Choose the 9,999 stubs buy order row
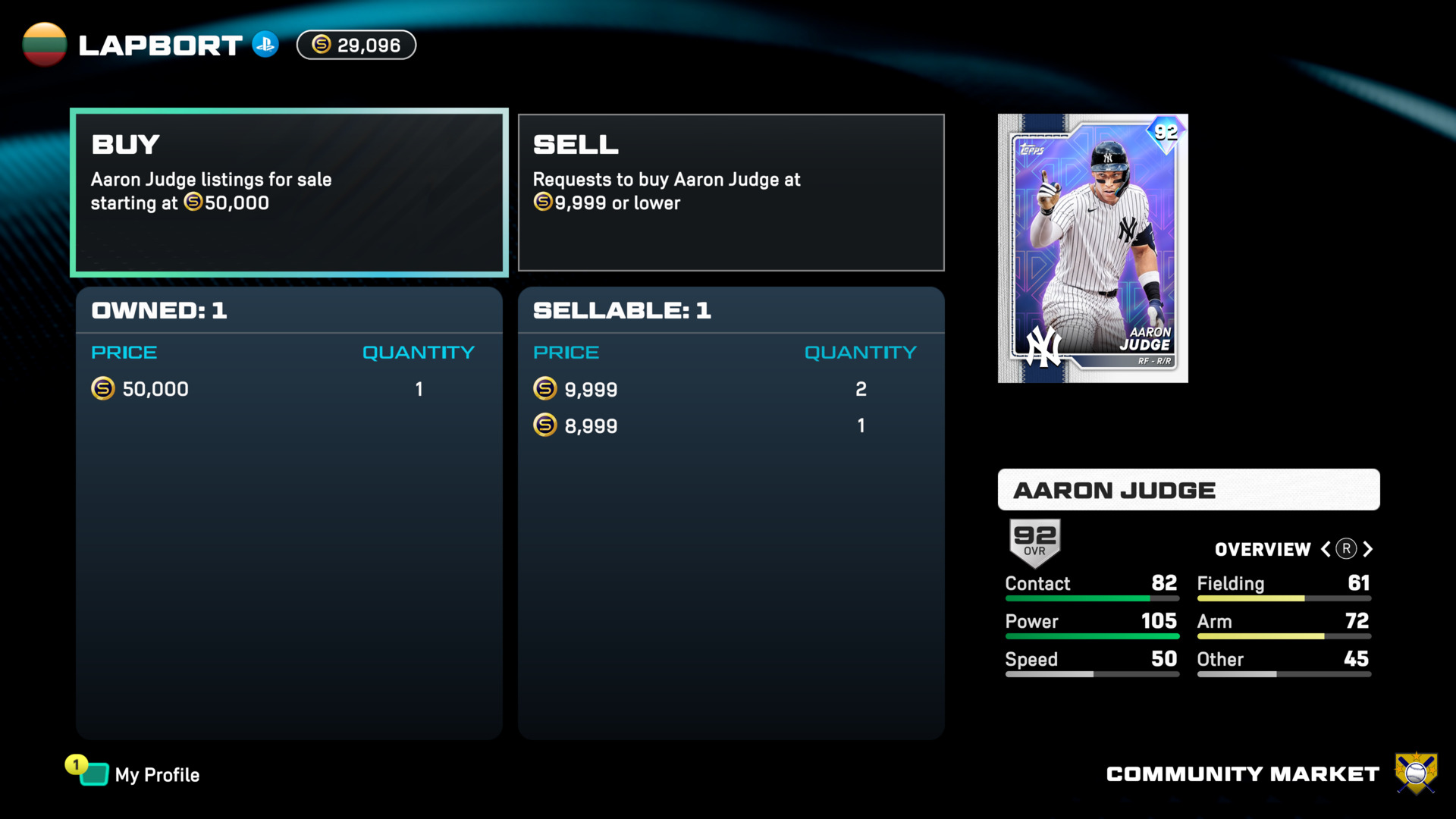The image size is (1456, 819). click(x=730, y=389)
